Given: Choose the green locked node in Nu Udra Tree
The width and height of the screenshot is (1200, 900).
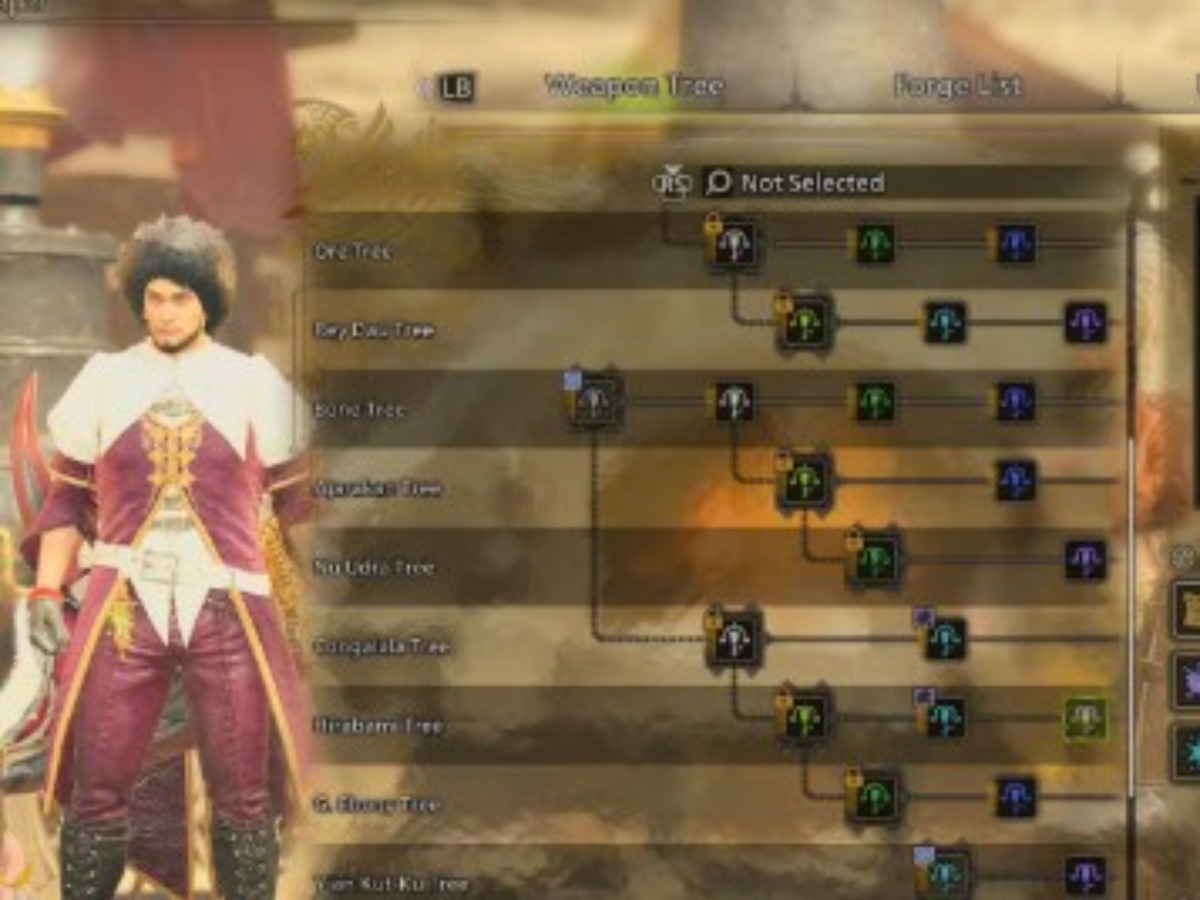Looking at the screenshot, I should [875, 560].
